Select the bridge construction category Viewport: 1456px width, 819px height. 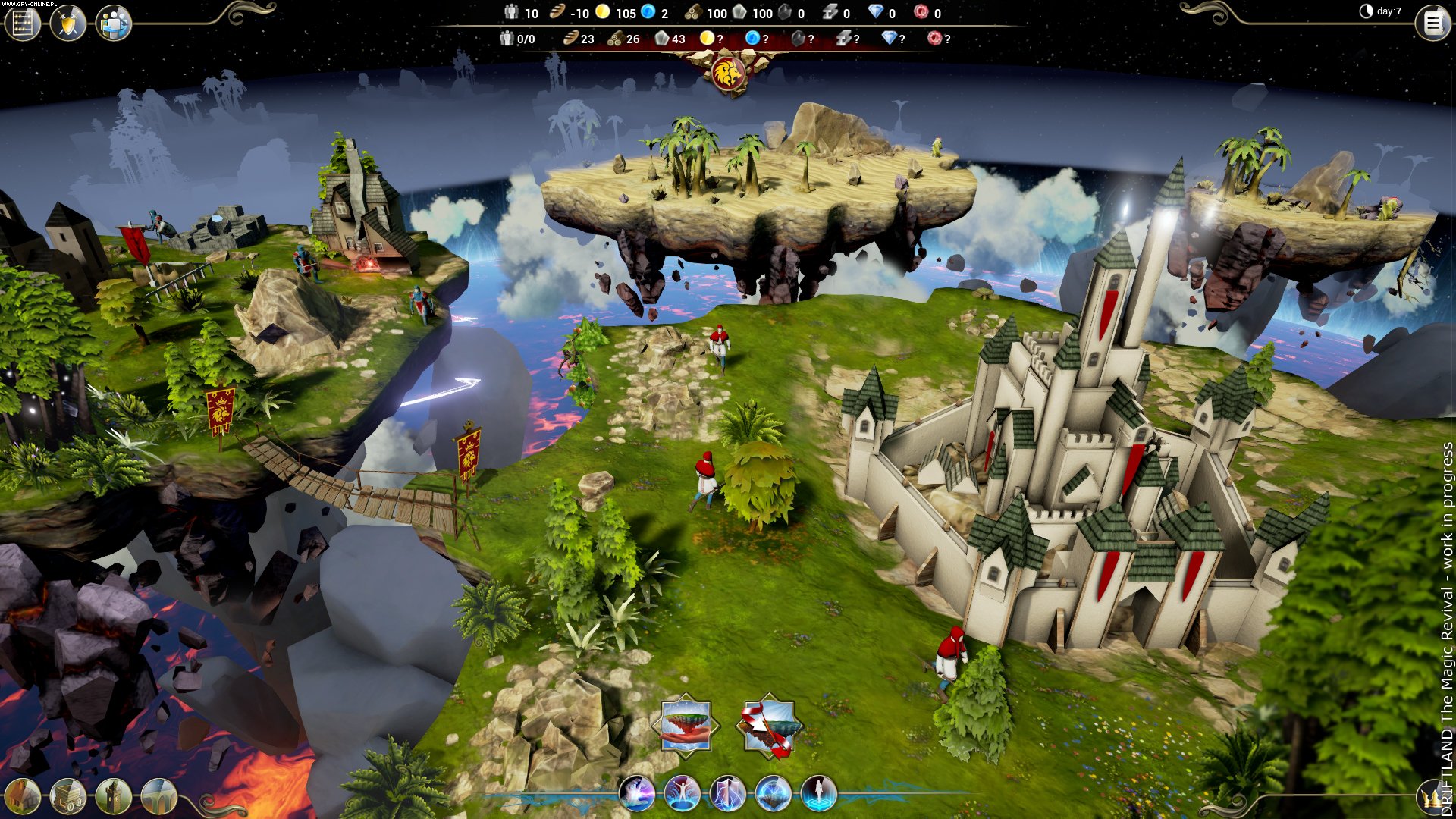(158, 796)
